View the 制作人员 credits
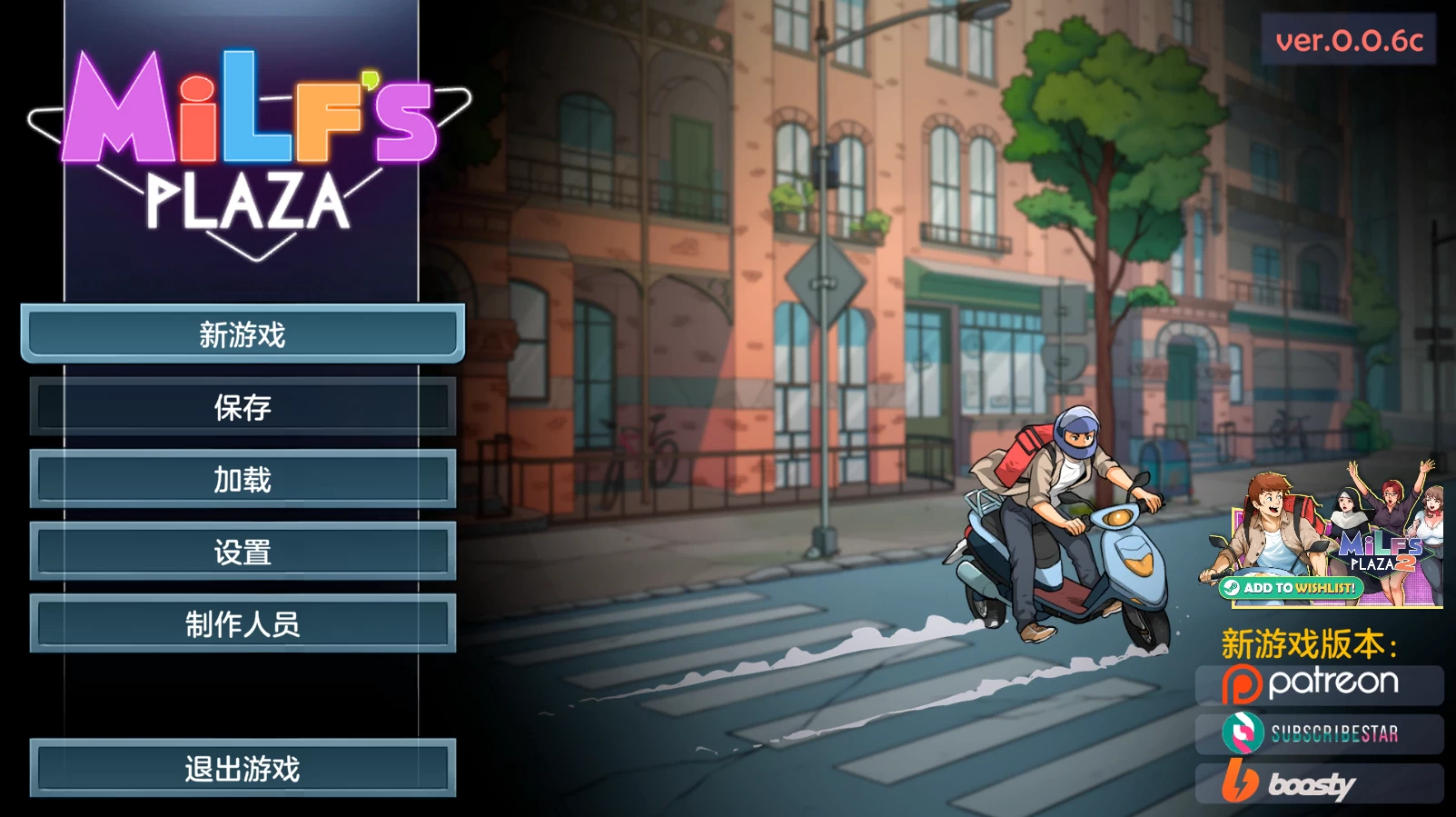Image resolution: width=1456 pixels, height=817 pixels. [x=243, y=624]
